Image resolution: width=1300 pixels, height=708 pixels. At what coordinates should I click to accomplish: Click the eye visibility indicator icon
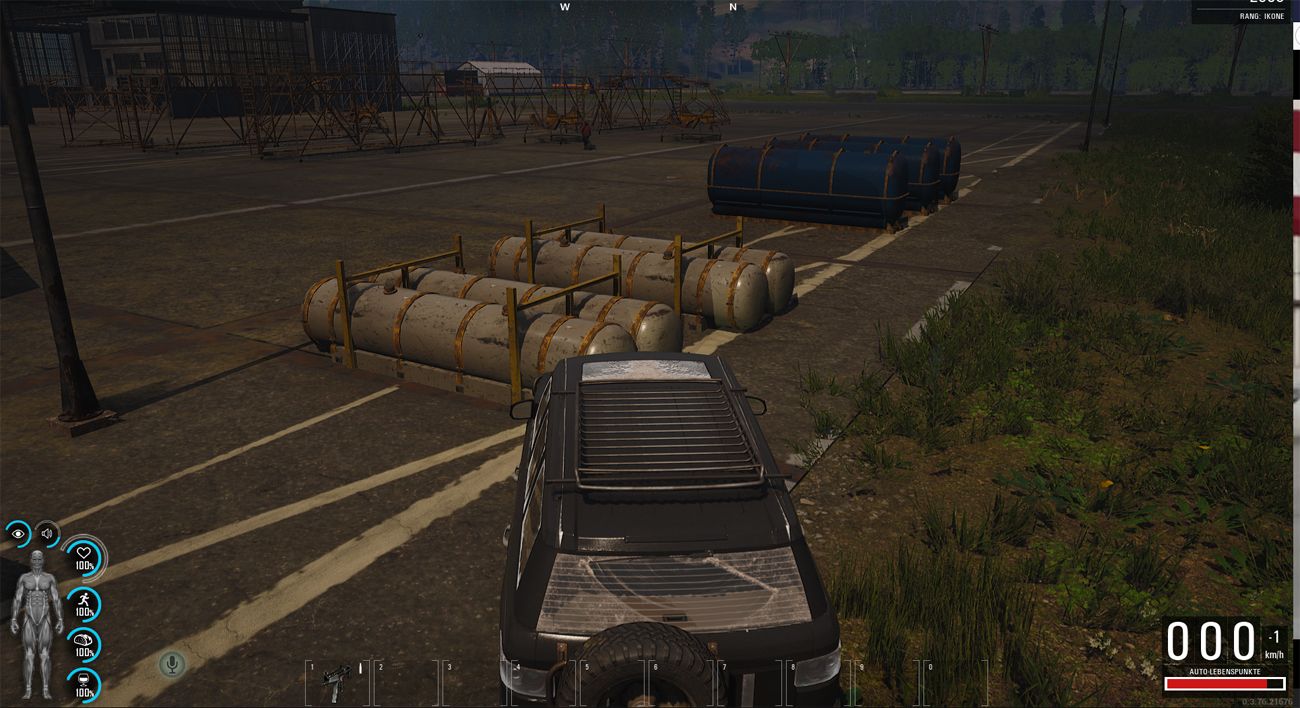tap(18, 534)
